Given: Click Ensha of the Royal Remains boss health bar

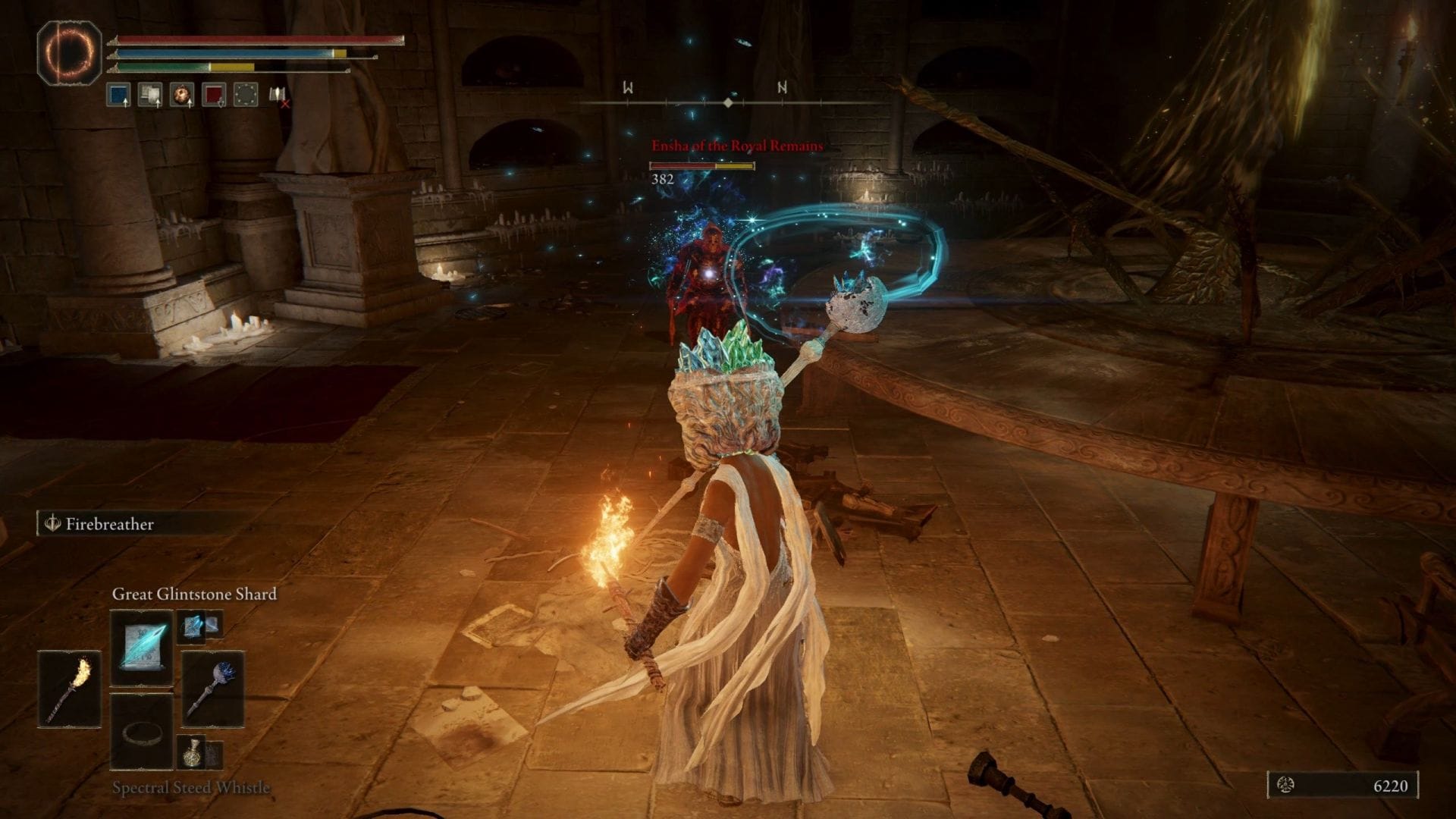Looking at the screenshot, I should click(x=701, y=167).
